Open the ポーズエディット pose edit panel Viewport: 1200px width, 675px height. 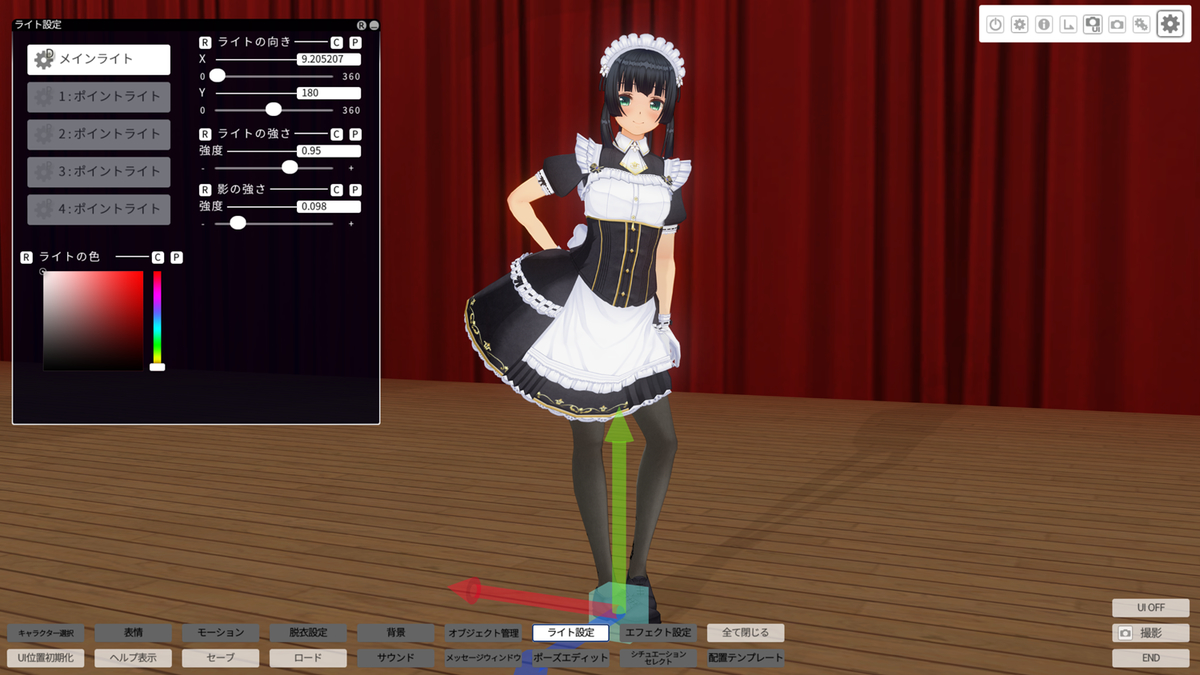[570, 658]
